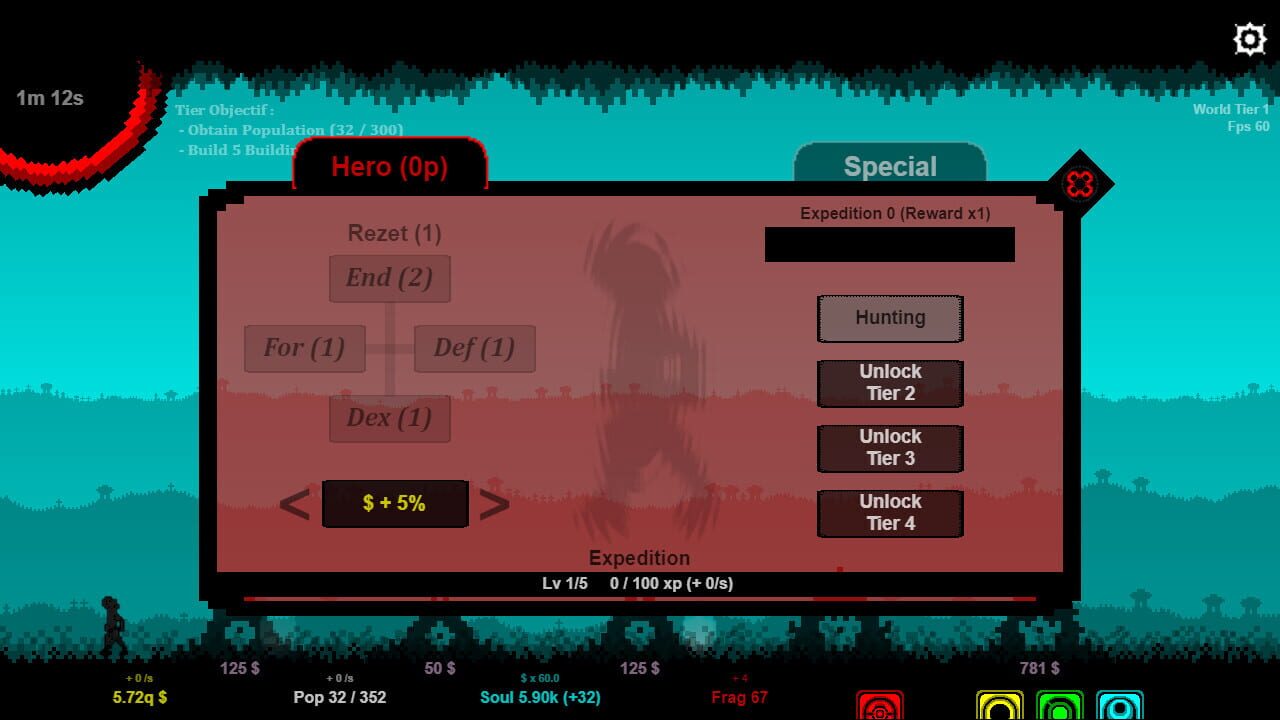Select the $ + 5% bonus button
Viewport: 1280px width, 720px height.
click(394, 503)
